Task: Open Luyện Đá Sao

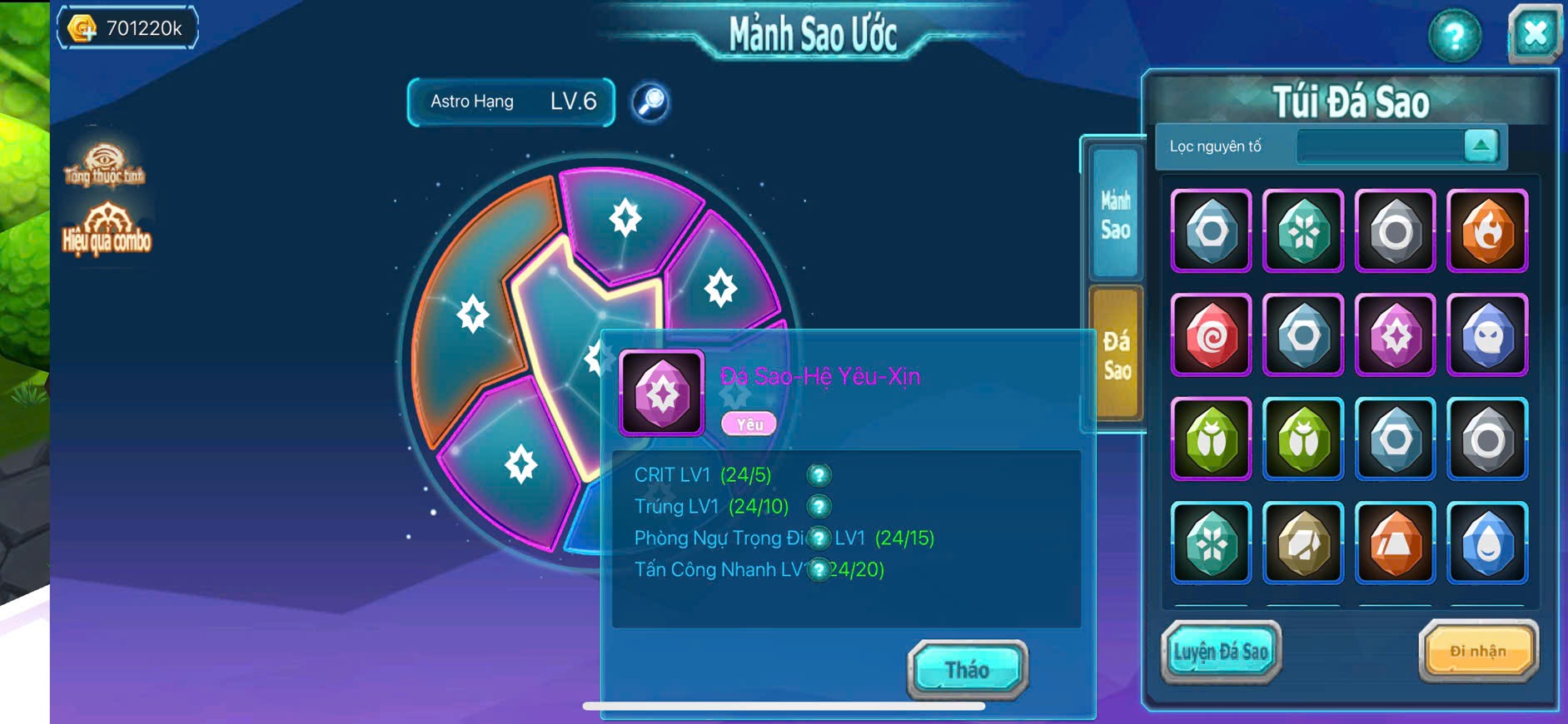Action: coord(1220,652)
